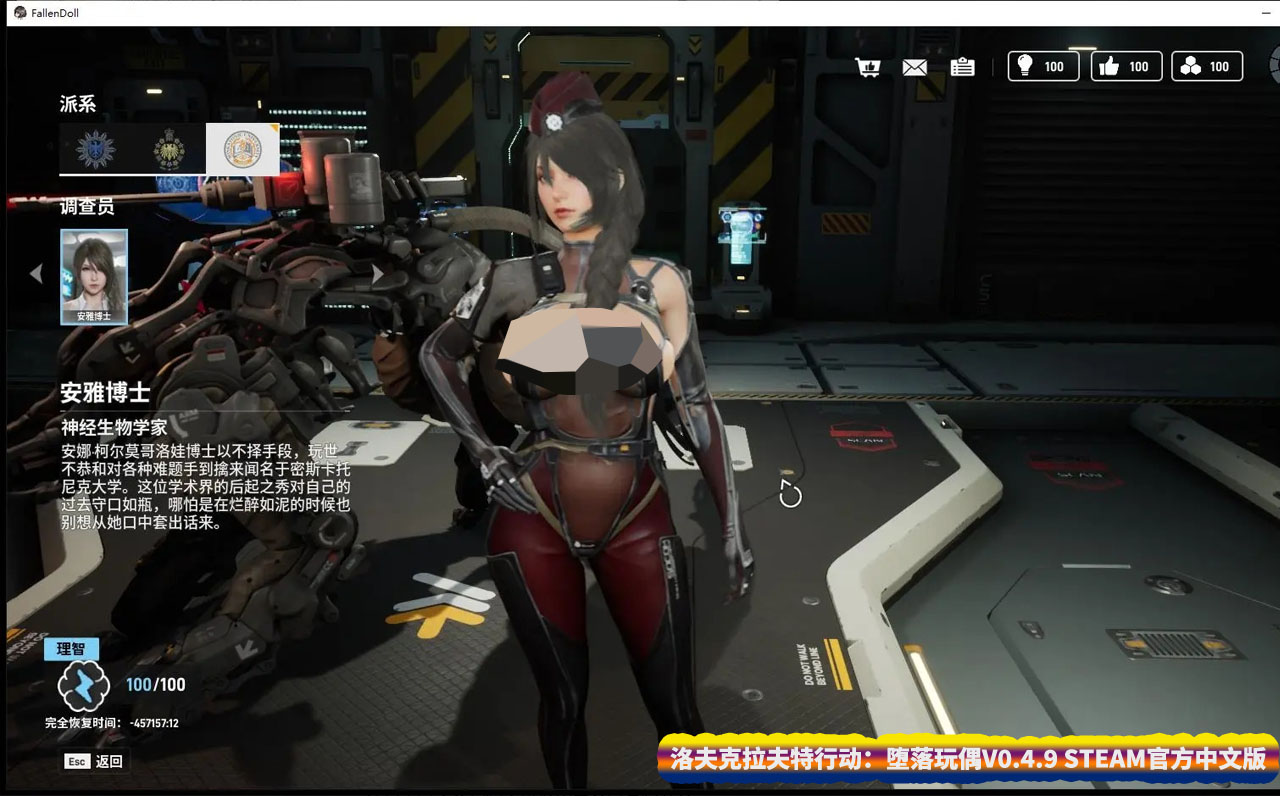
Task: Select the 安雅博士 portrait thumbnail
Action: [94, 276]
